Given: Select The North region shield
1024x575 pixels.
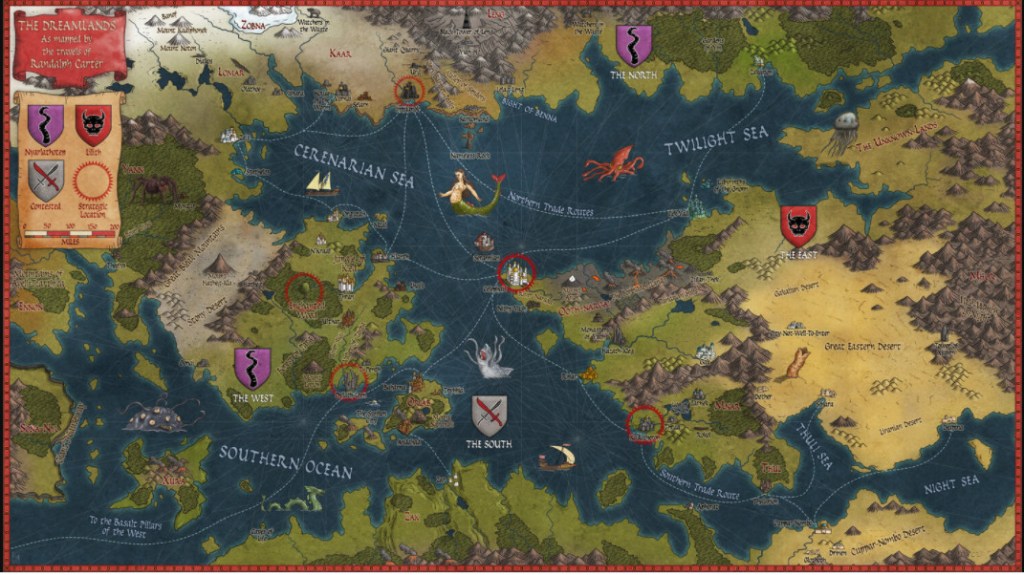Looking at the screenshot, I should pyautogui.click(x=633, y=45).
